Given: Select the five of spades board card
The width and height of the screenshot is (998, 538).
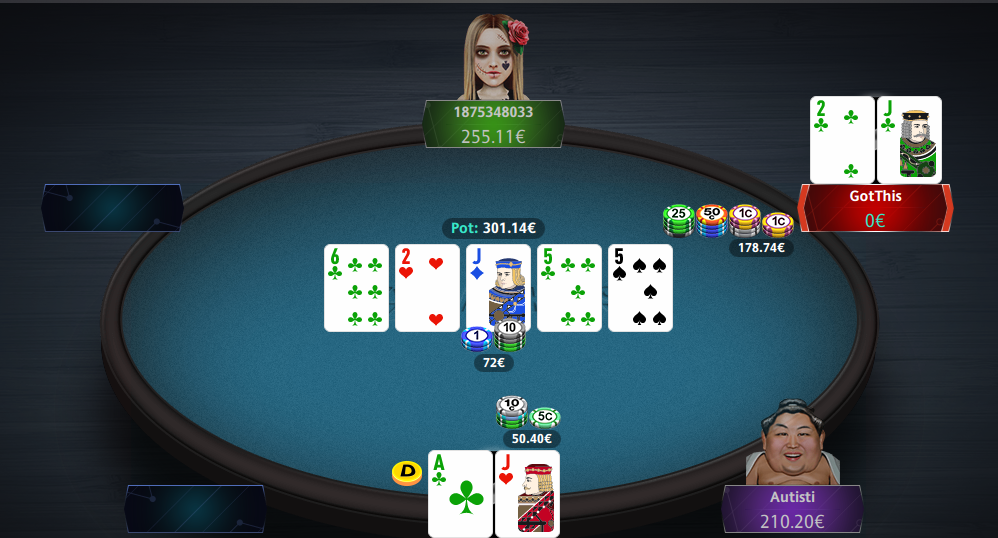Looking at the screenshot, I should pyautogui.click(x=640, y=288).
